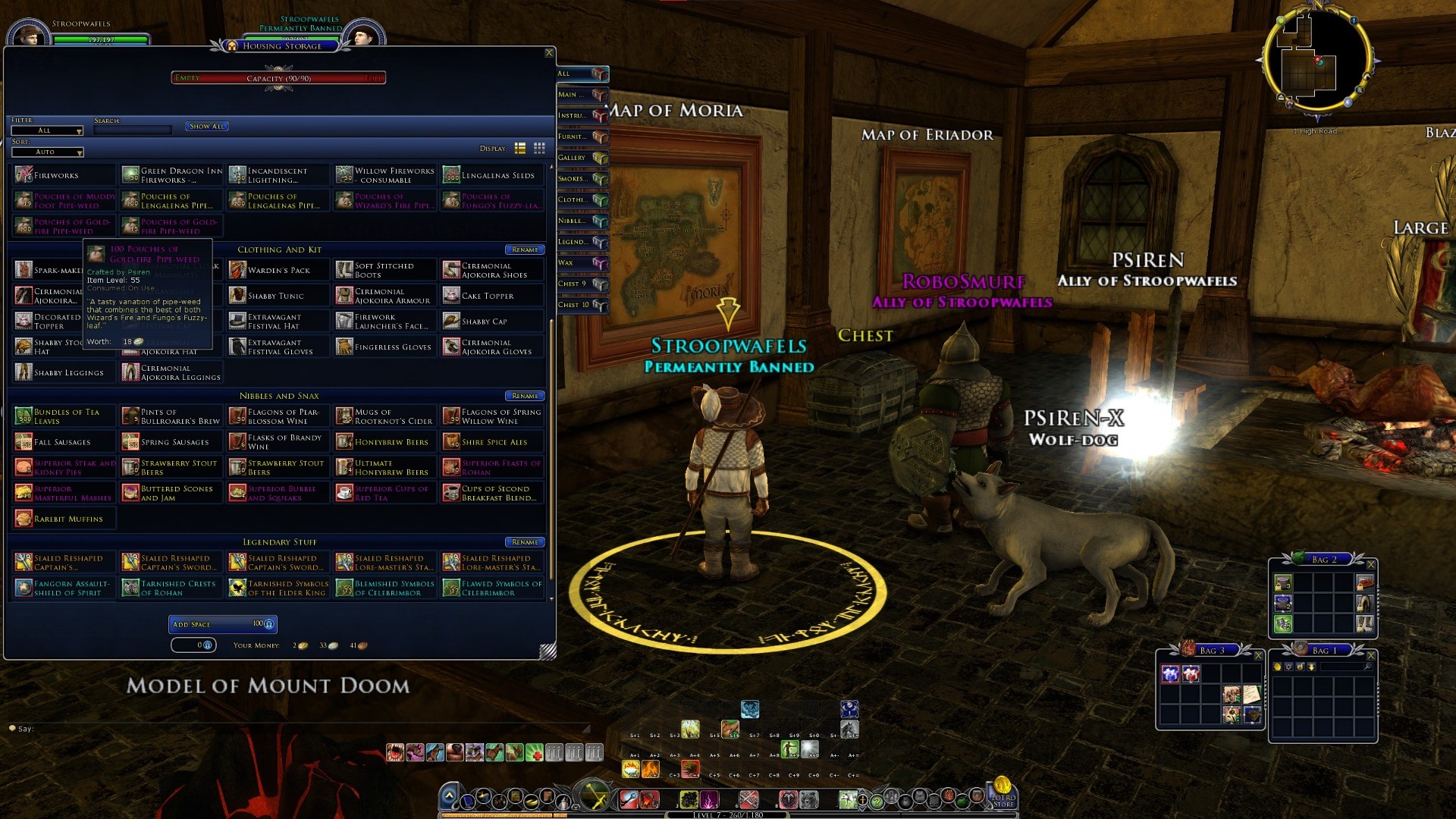Image resolution: width=1456 pixels, height=819 pixels.
Task: Open the Filter dropdown set to All
Action: (47, 131)
